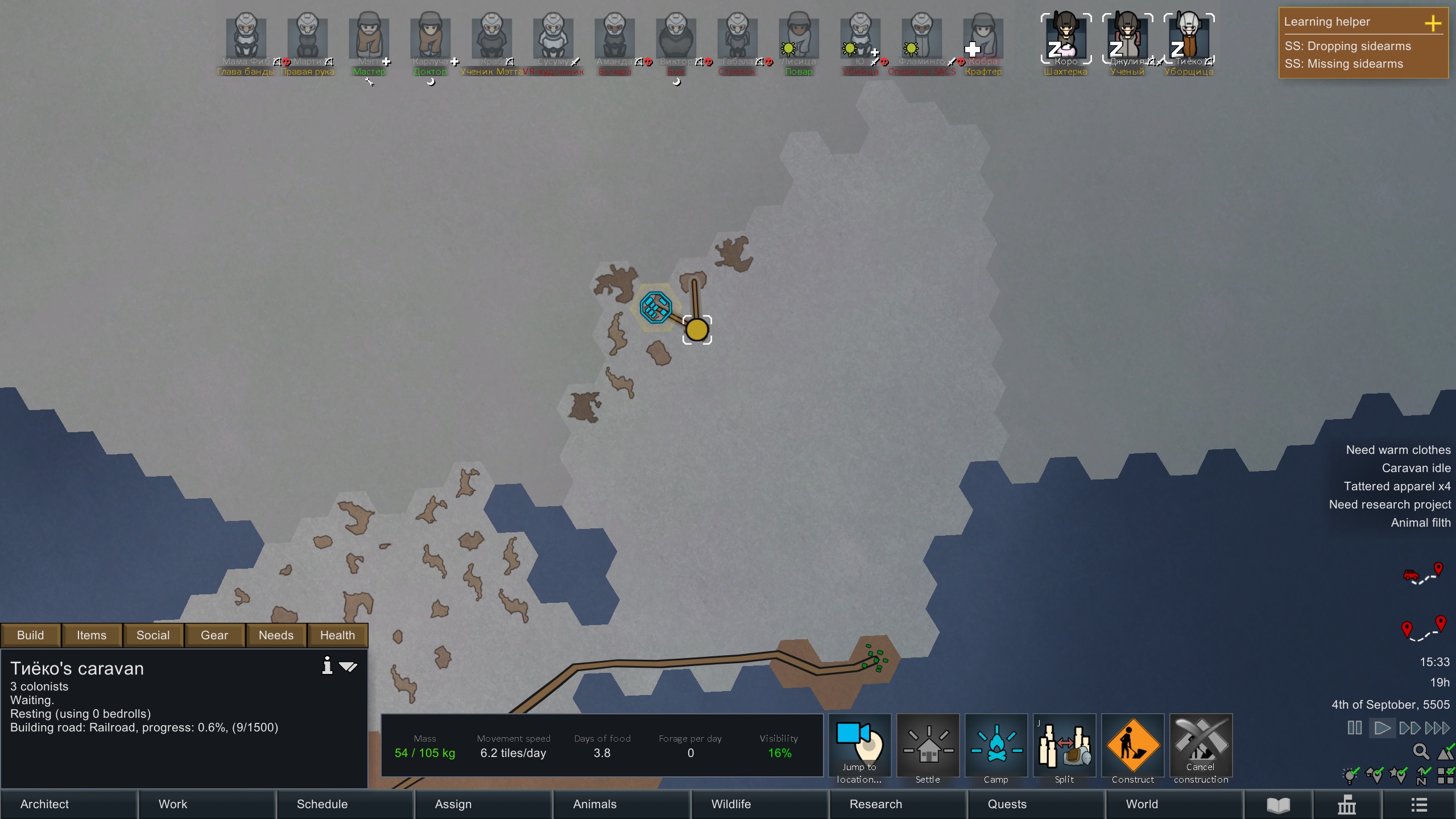Open the Research menu
Screen dimensions: 1456x819
click(x=897, y=804)
